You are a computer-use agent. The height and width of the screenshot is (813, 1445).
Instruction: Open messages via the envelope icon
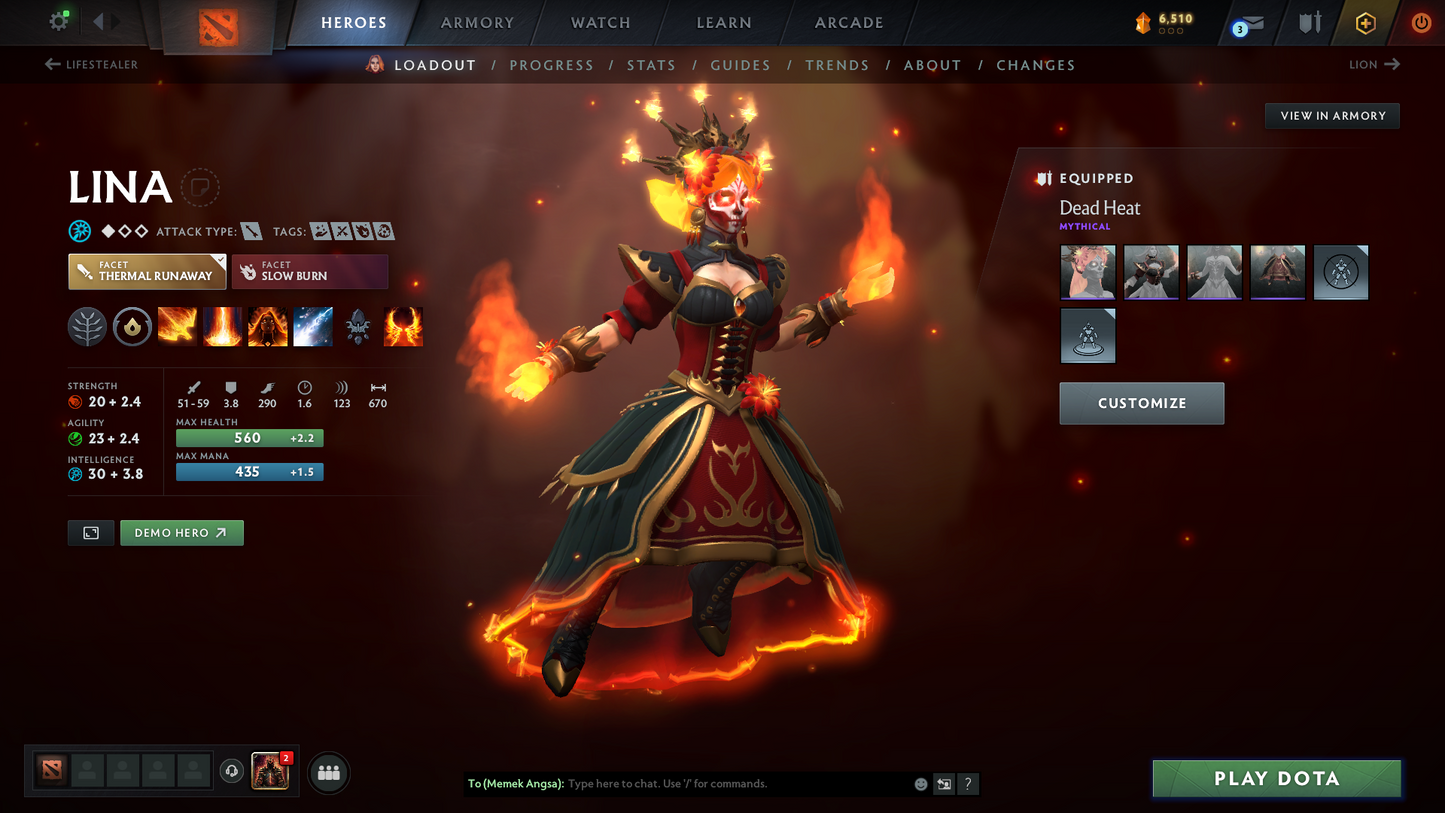point(1249,22)
